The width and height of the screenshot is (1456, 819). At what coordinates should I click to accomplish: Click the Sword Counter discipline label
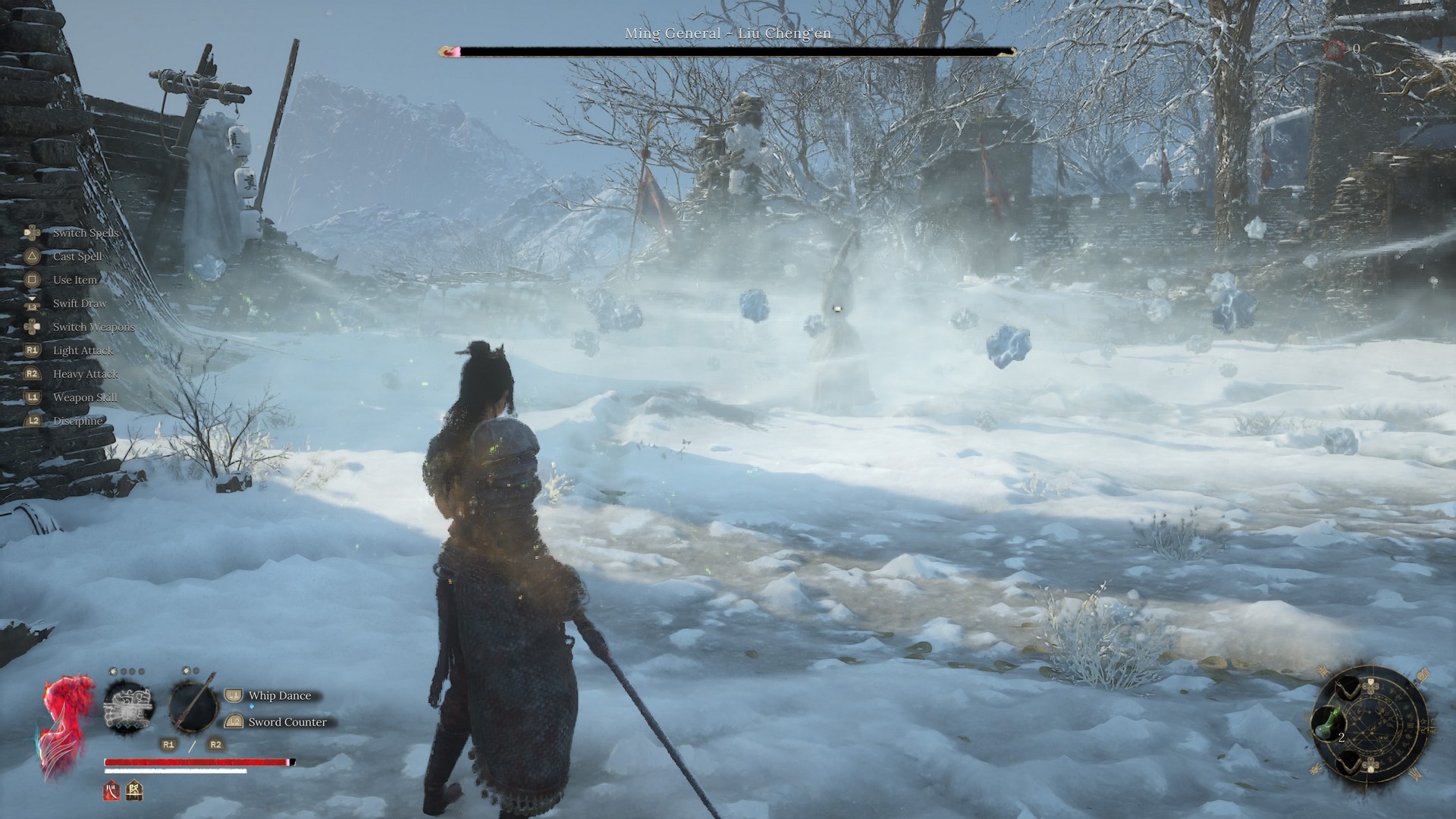click(x=287, y=722)
